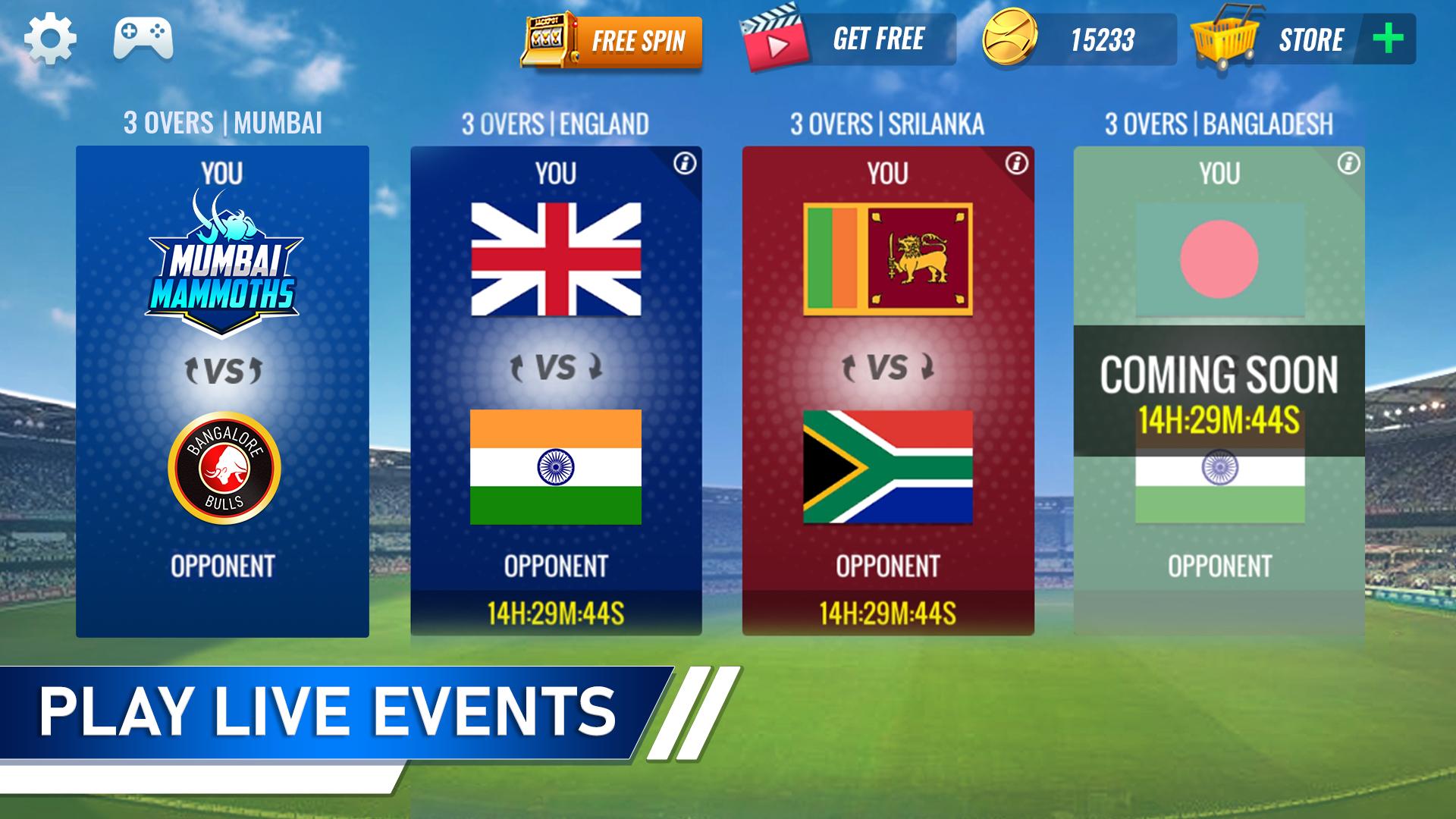Click the VS swap arrows on the Srilanka card
Viewport: 1456px width, 819px height.
(x=887, y=366)
